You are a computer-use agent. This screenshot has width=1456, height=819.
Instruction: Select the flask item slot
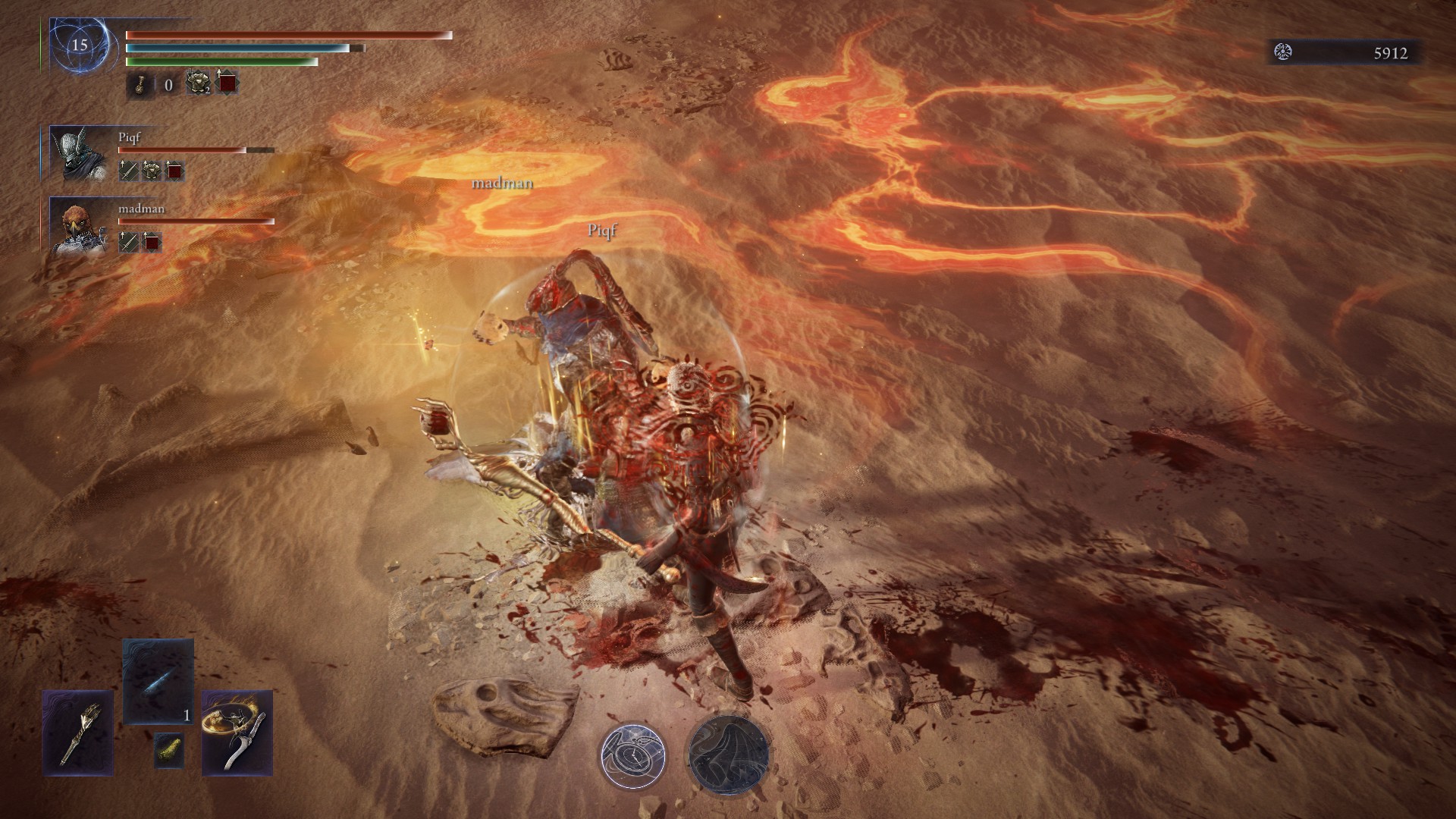point(140,84)
